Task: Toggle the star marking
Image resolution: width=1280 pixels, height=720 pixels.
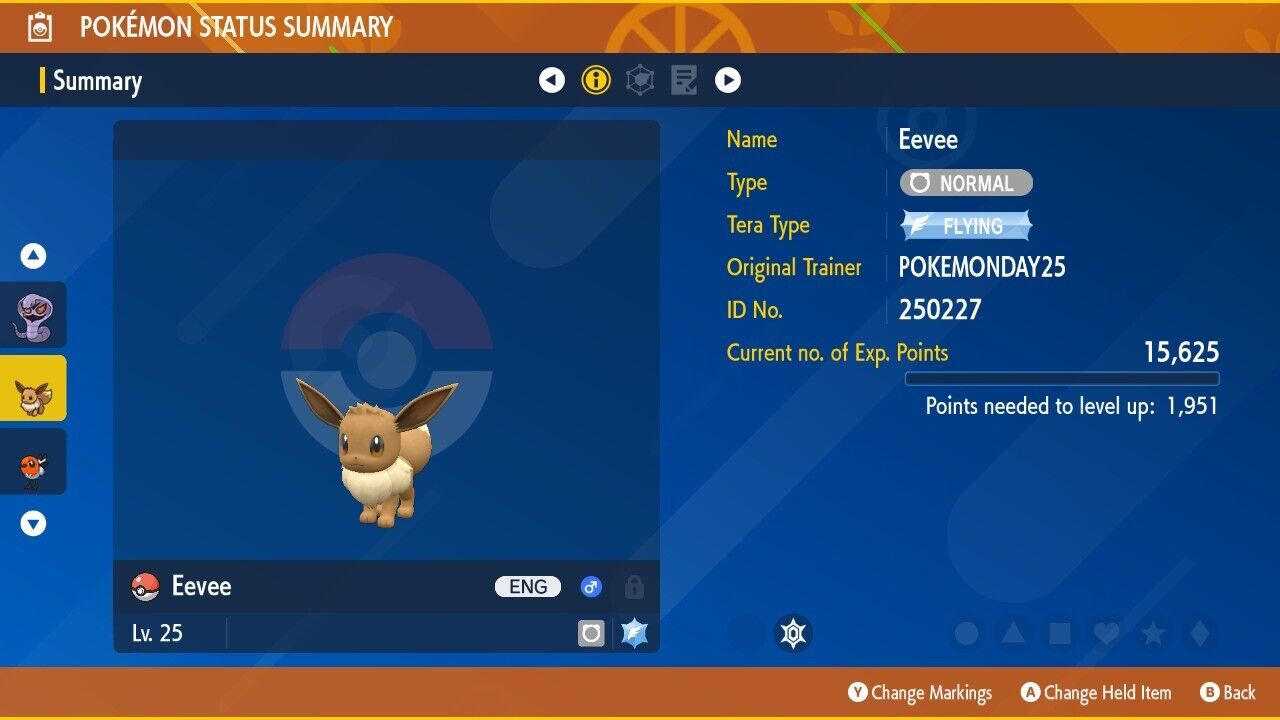Action: (1152, 633)
